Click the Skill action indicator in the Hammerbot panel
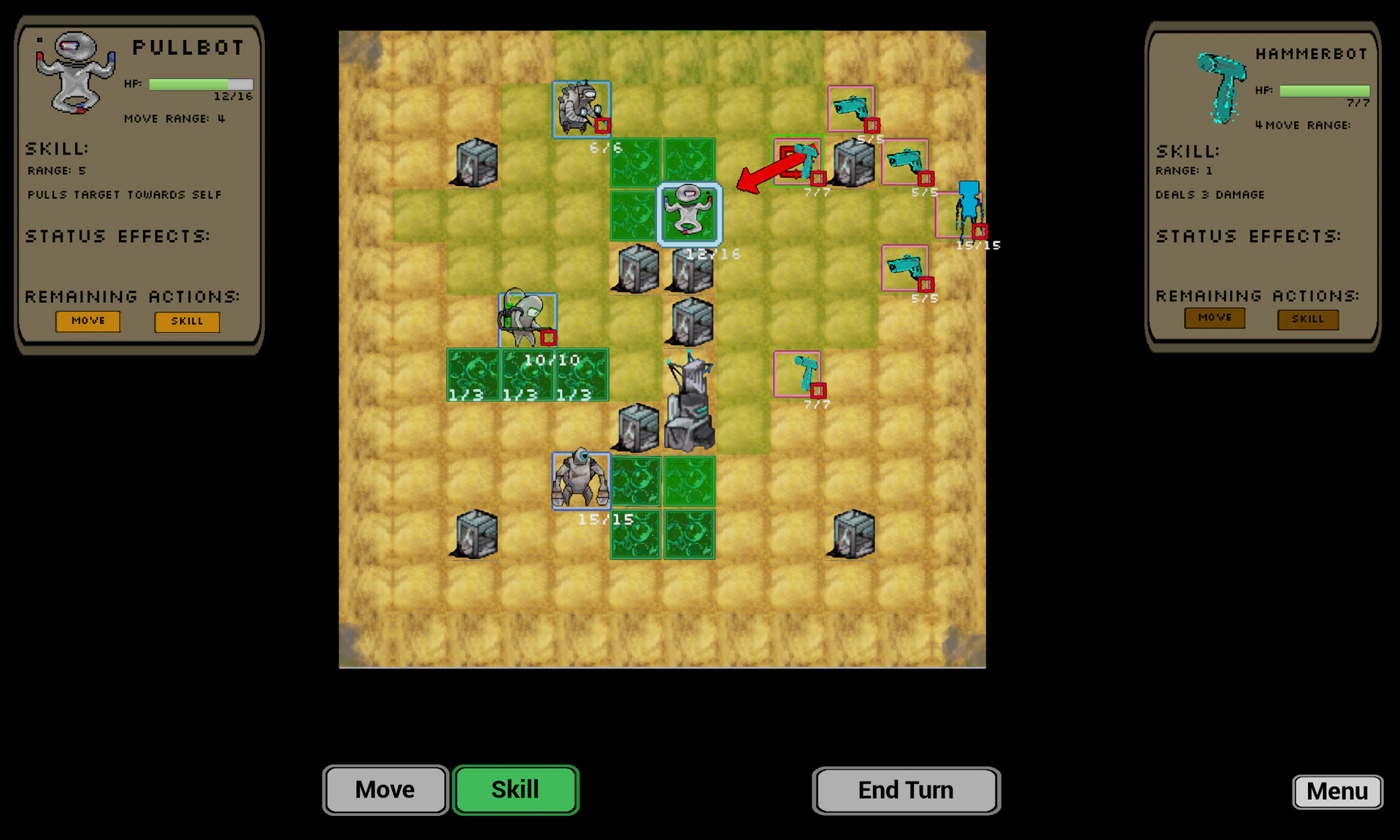Screen dimensions: 1400x840 click(x=1307, y=318)
